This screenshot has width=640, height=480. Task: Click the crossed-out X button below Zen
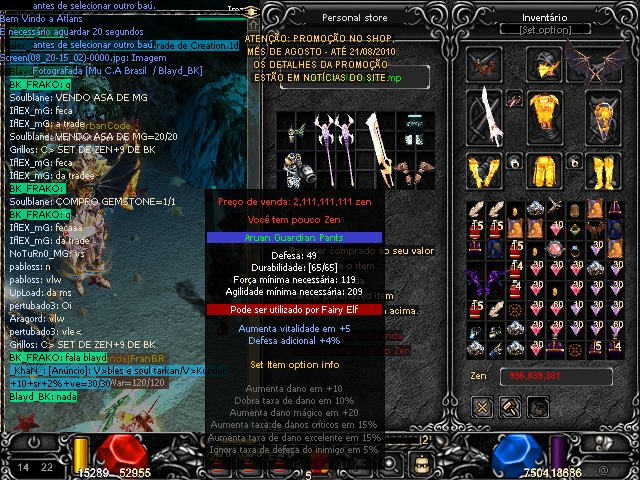coord(483,406)
